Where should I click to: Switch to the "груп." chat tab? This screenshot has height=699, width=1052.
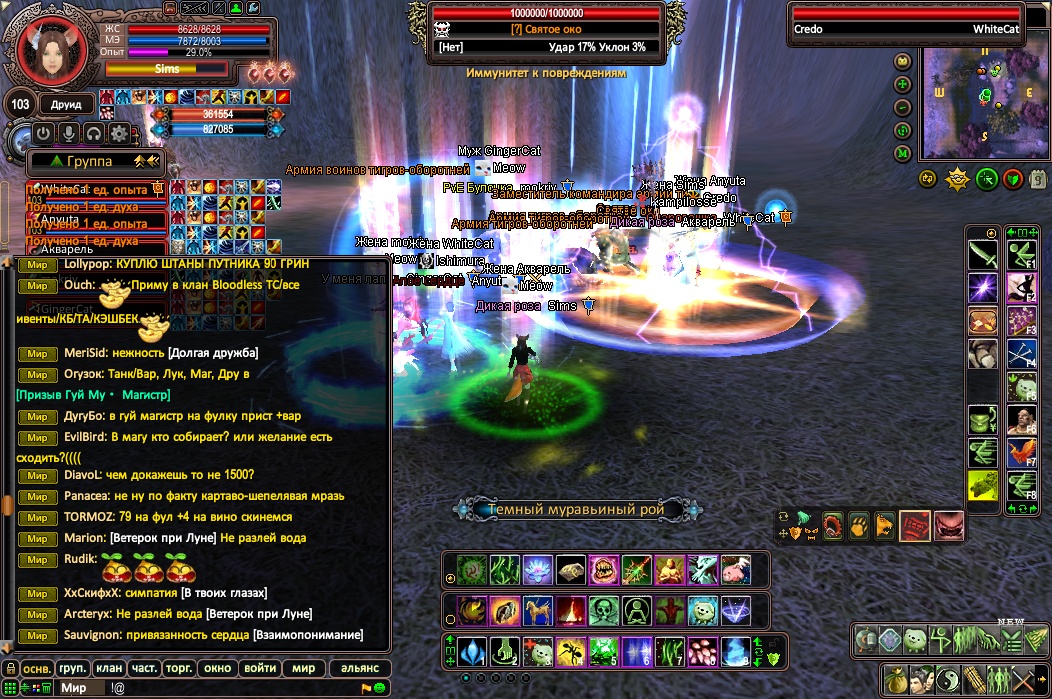point(74,668)
